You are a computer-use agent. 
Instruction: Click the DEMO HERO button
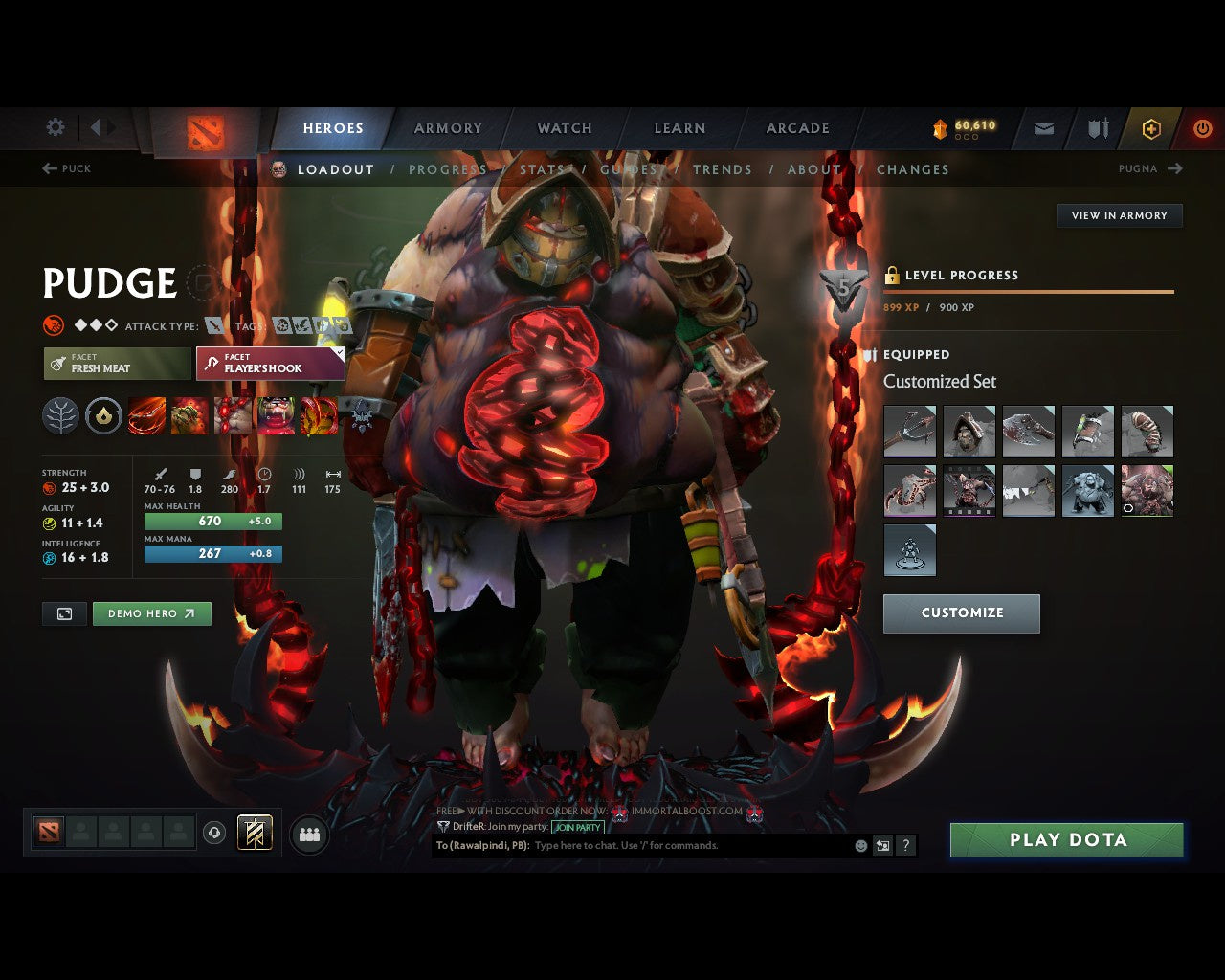click(151, 613)
